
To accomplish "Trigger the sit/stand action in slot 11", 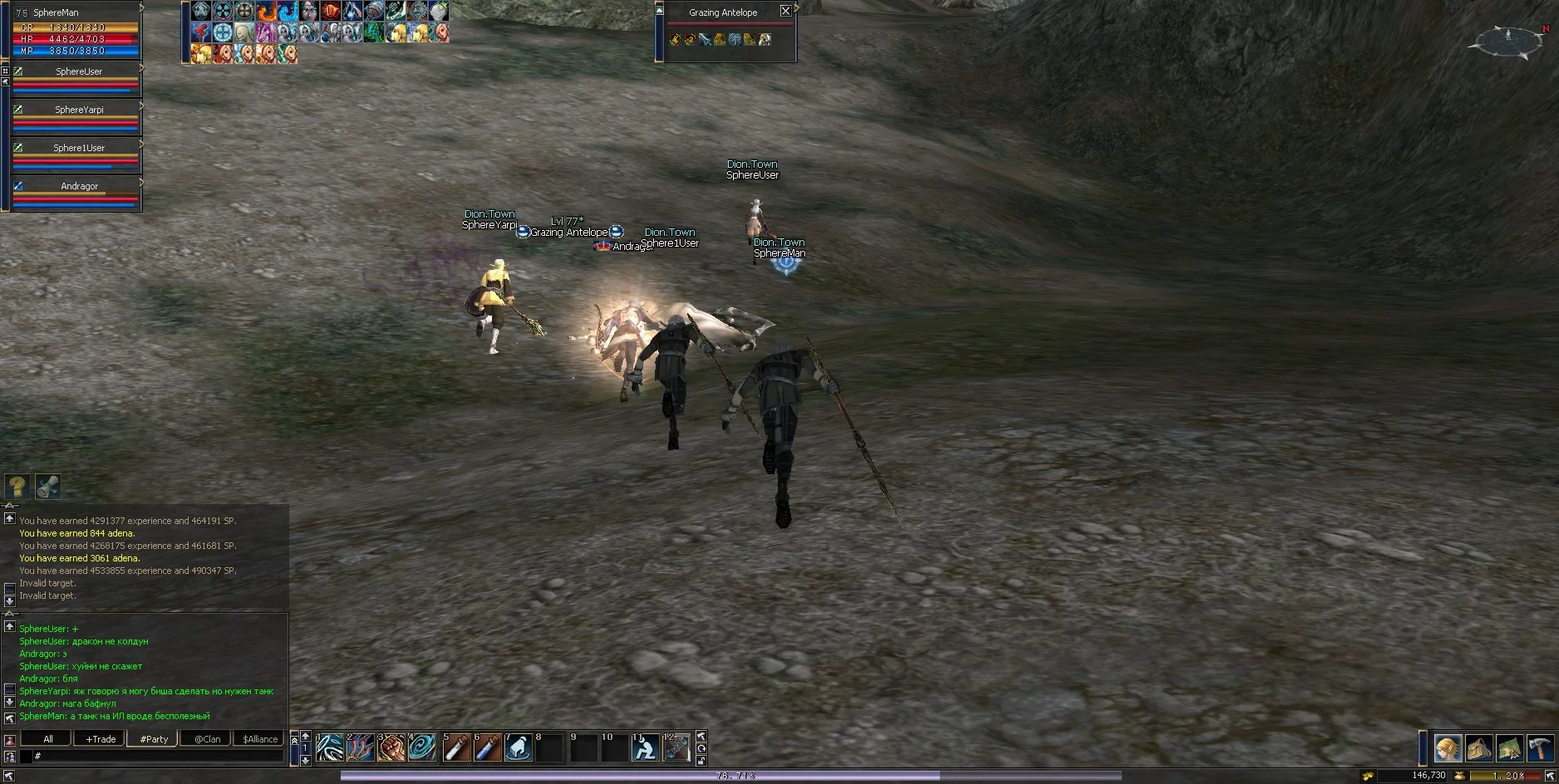I will (x=645, y=747).
